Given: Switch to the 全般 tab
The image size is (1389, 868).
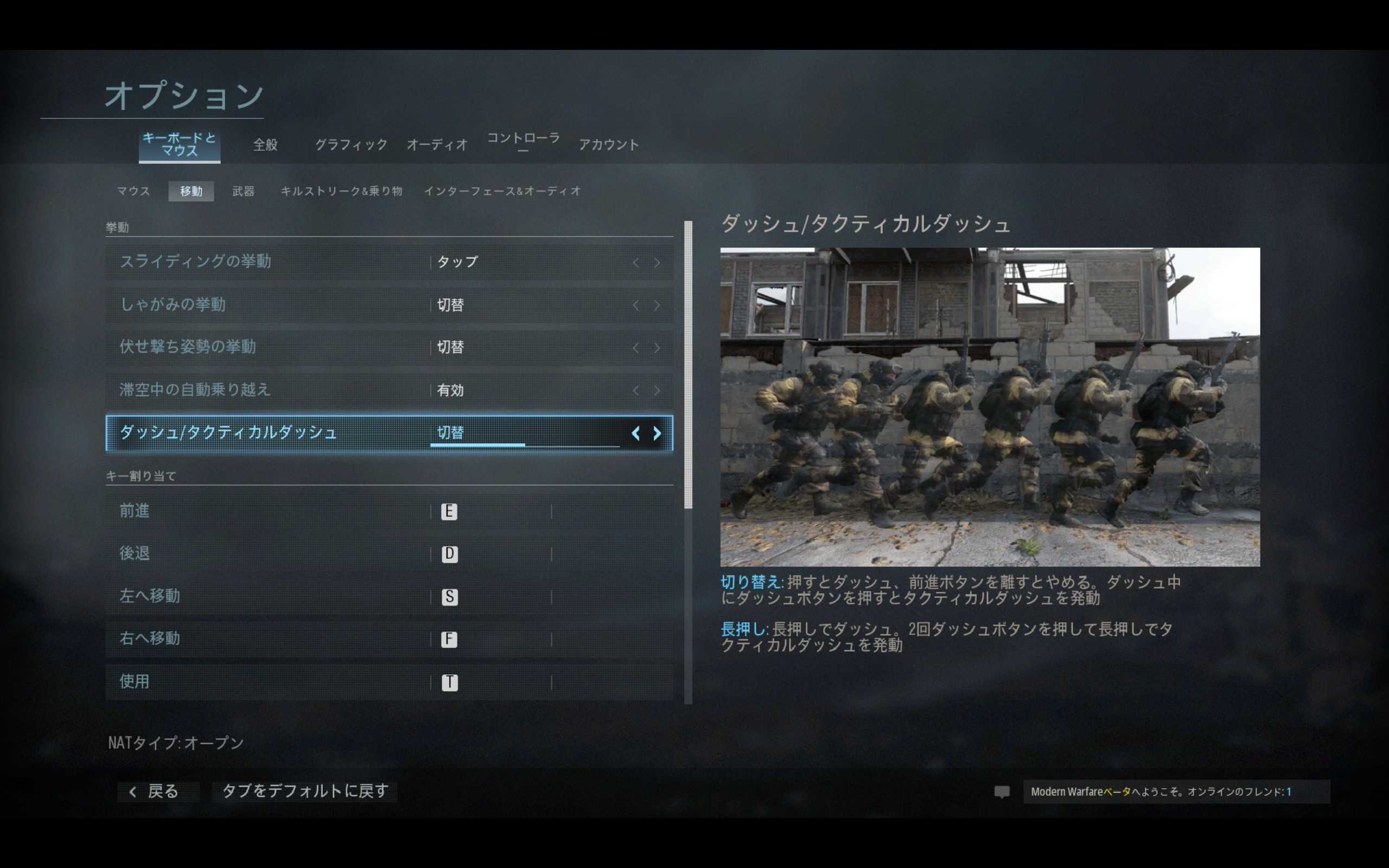Looking at the screenshot, I should click(265, 145).
